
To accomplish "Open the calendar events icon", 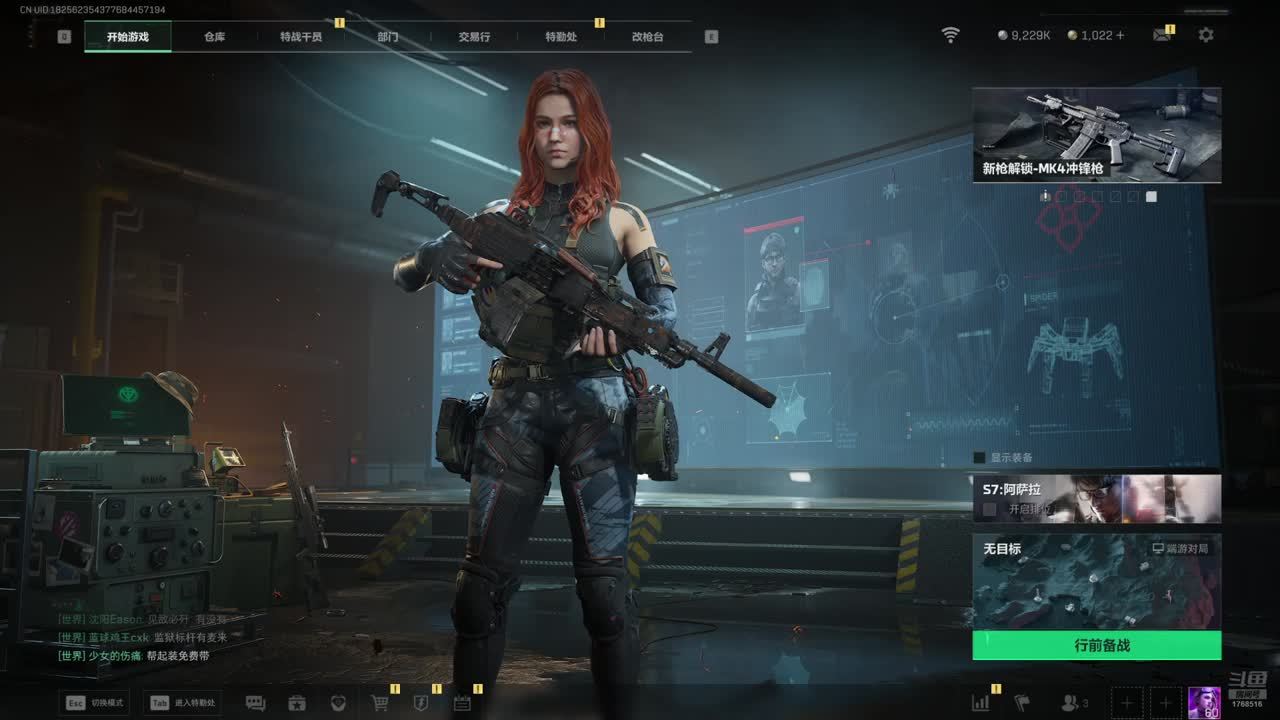I will [462, 703].
